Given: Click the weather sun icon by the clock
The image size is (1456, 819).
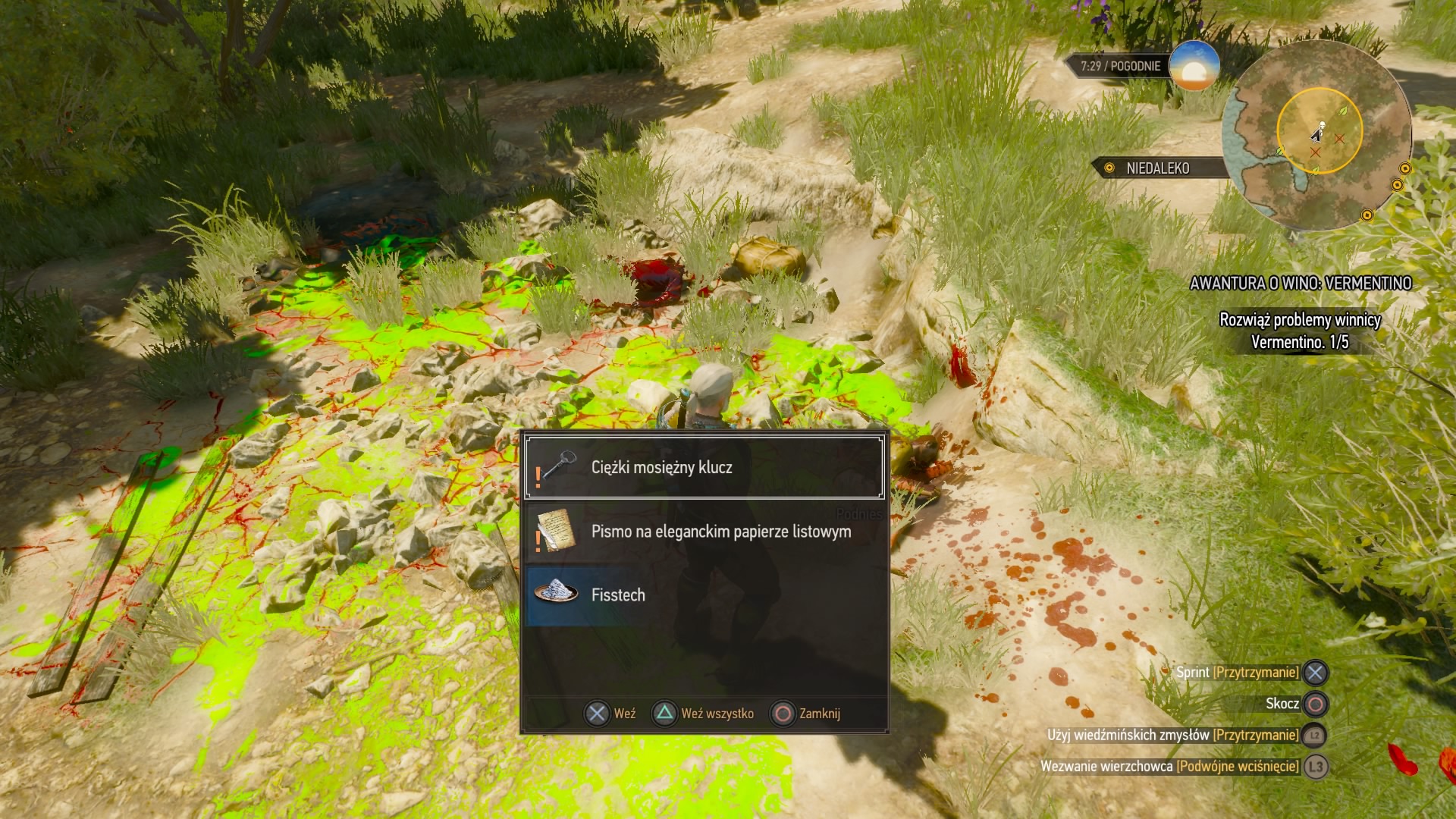Looking at the screenshot, I should (x=1194, y=67).
